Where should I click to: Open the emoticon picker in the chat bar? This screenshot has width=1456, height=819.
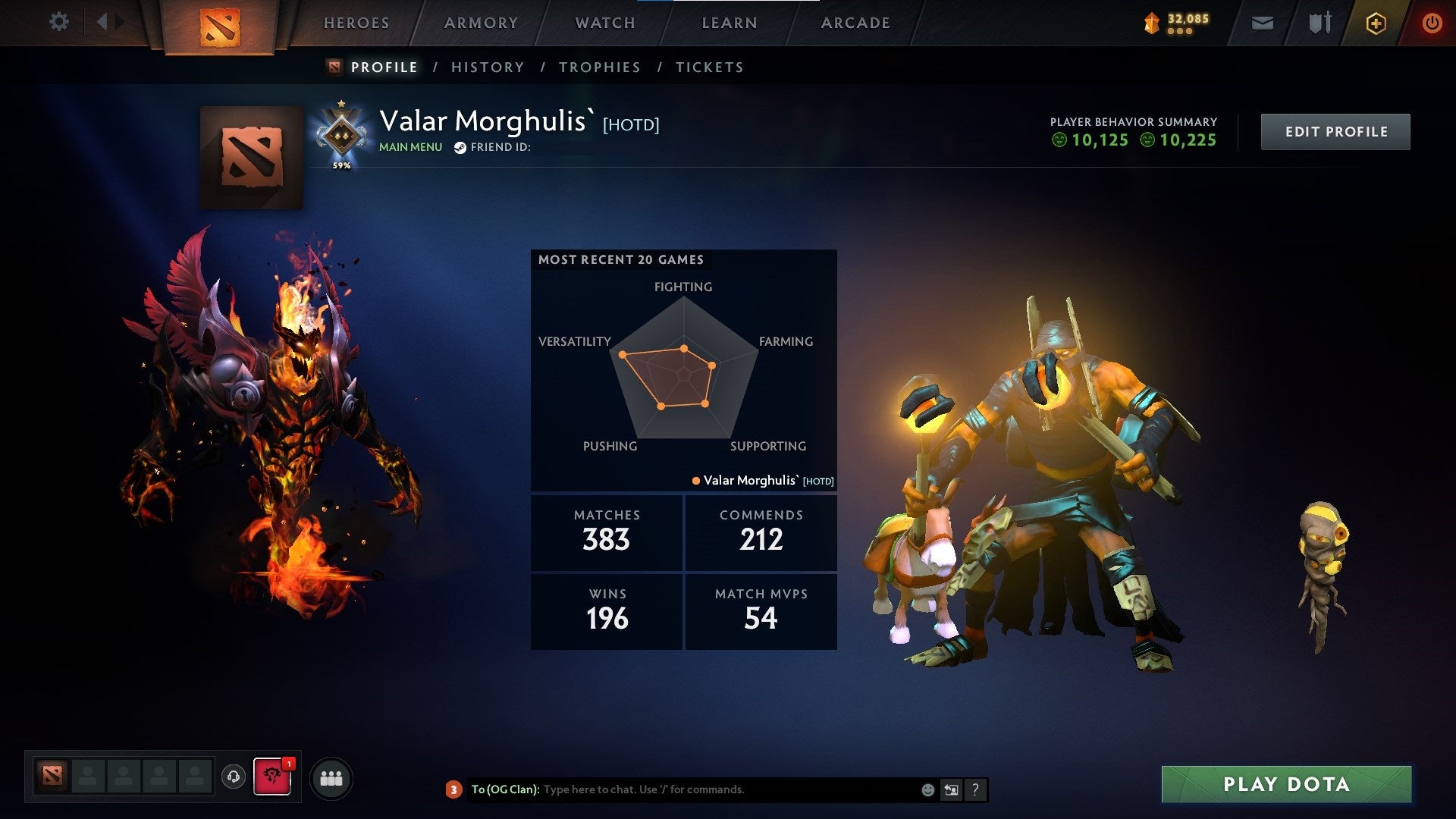pyautogui.click(x=927, y=789)
